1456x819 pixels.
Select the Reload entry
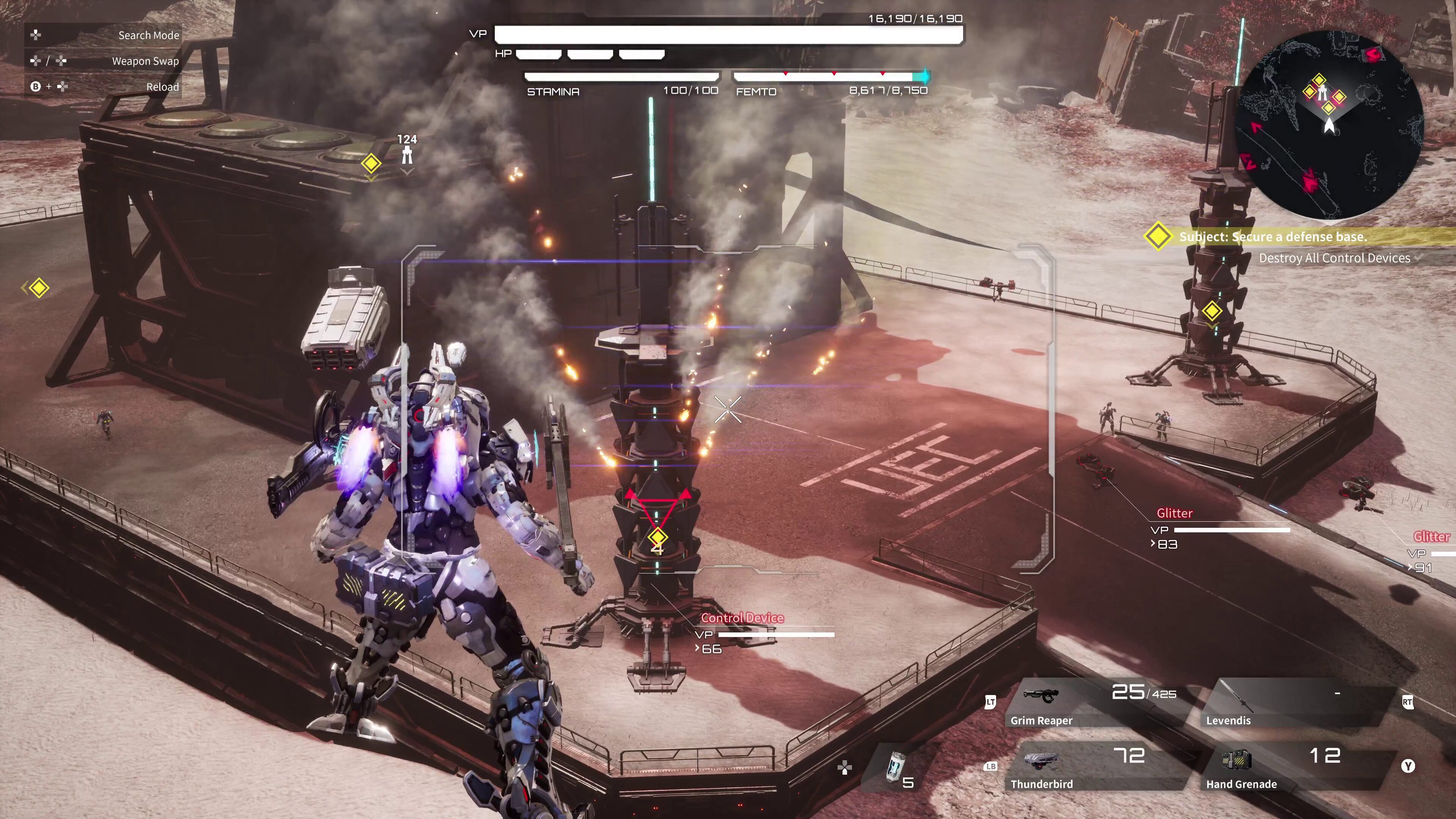[x=105, y=87]
